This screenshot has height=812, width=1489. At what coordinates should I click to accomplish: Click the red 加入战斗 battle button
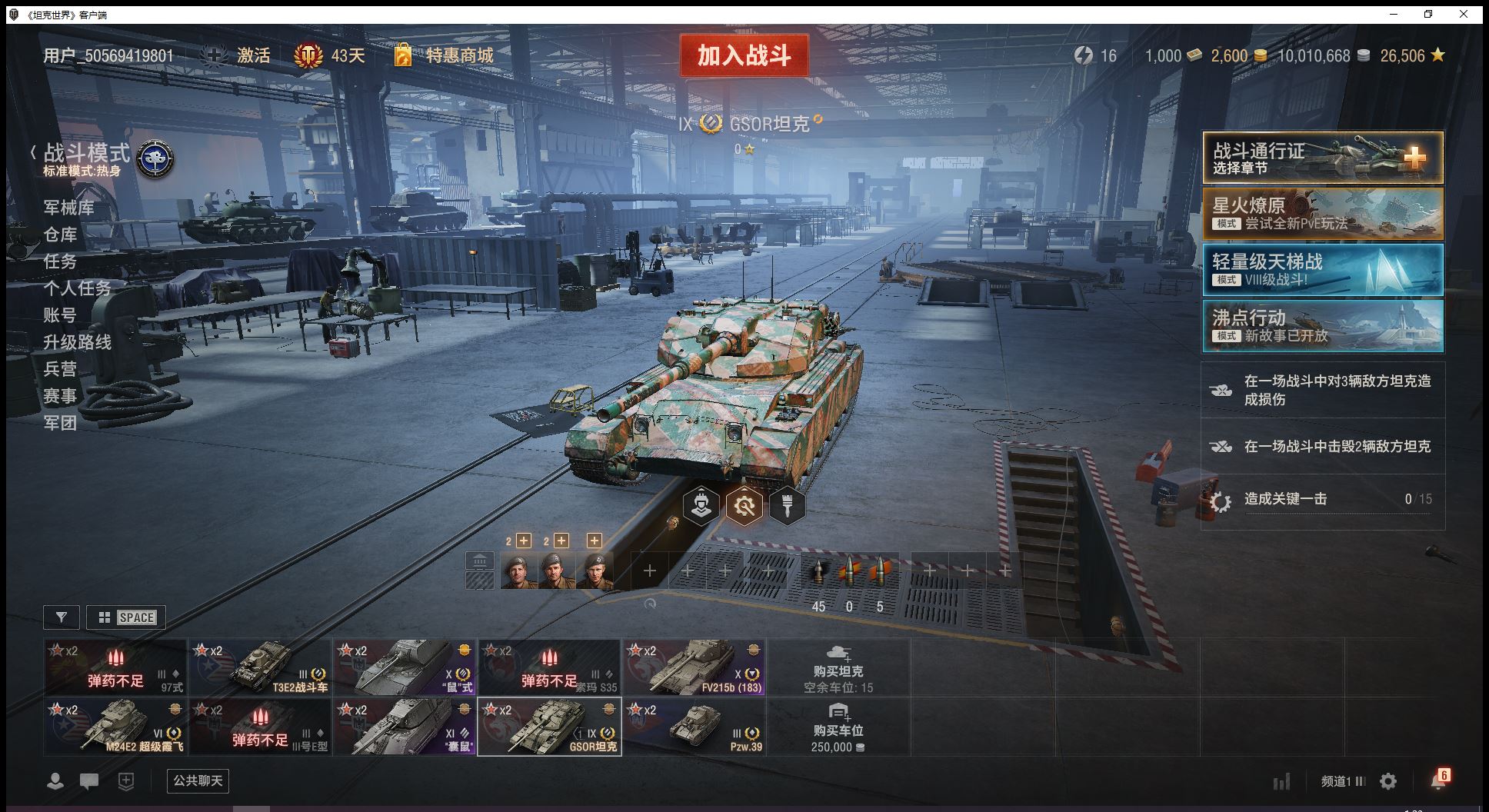[744, 55]
